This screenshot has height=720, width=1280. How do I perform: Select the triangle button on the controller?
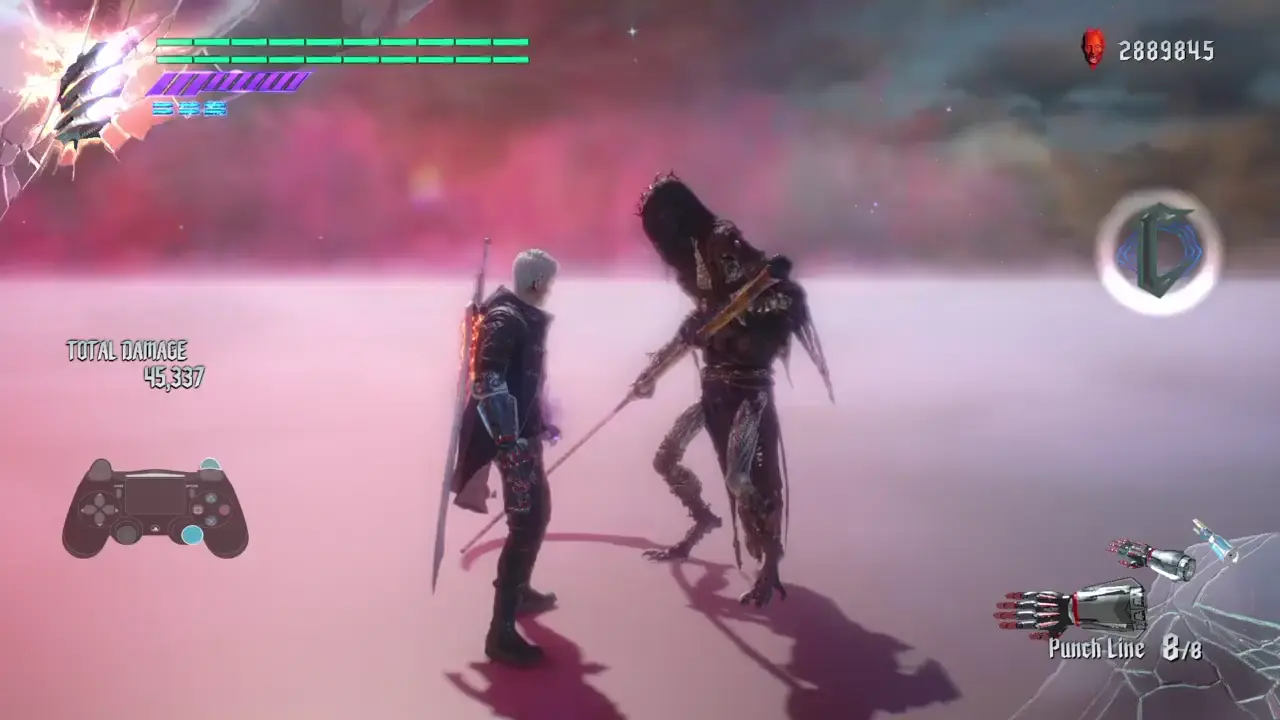click(x=212, y=498)
